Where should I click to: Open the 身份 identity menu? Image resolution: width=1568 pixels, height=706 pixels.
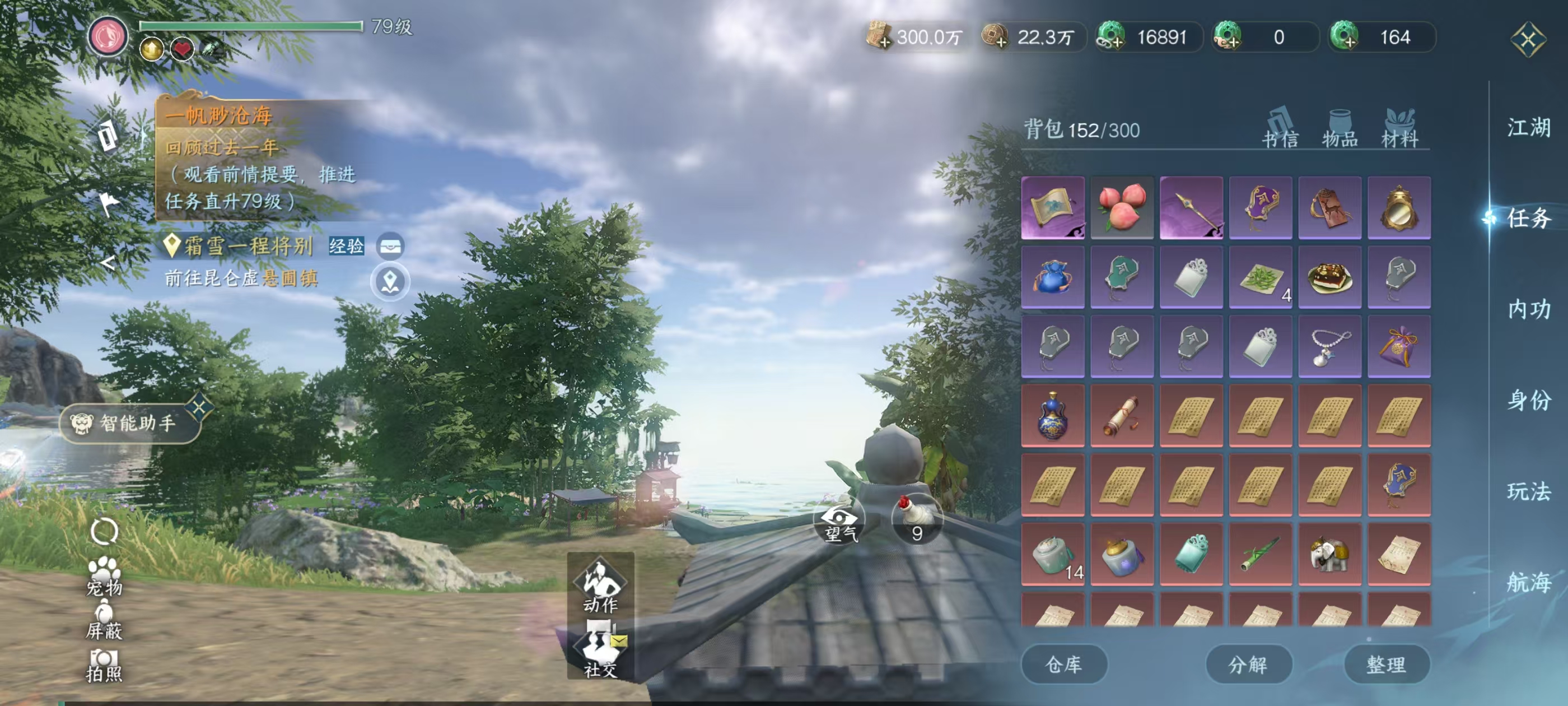tap(1528, 400)
